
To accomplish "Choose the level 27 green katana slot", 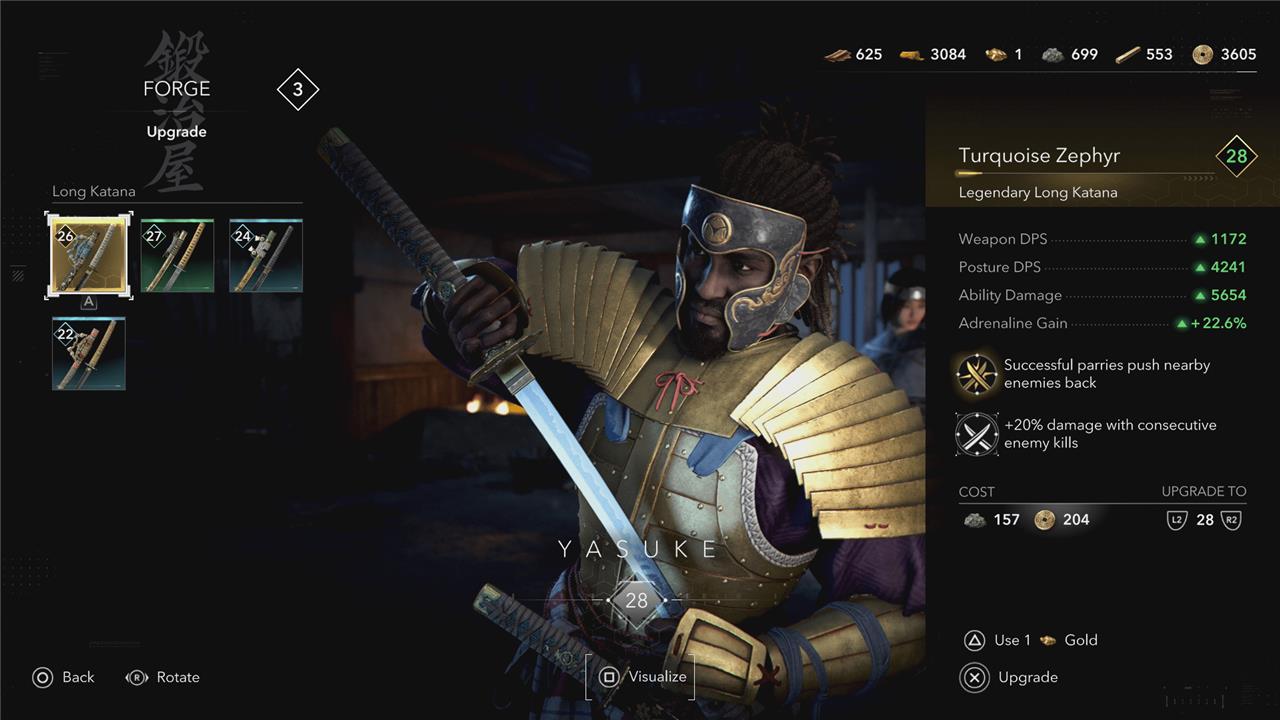I will click(x=177, y=255).
